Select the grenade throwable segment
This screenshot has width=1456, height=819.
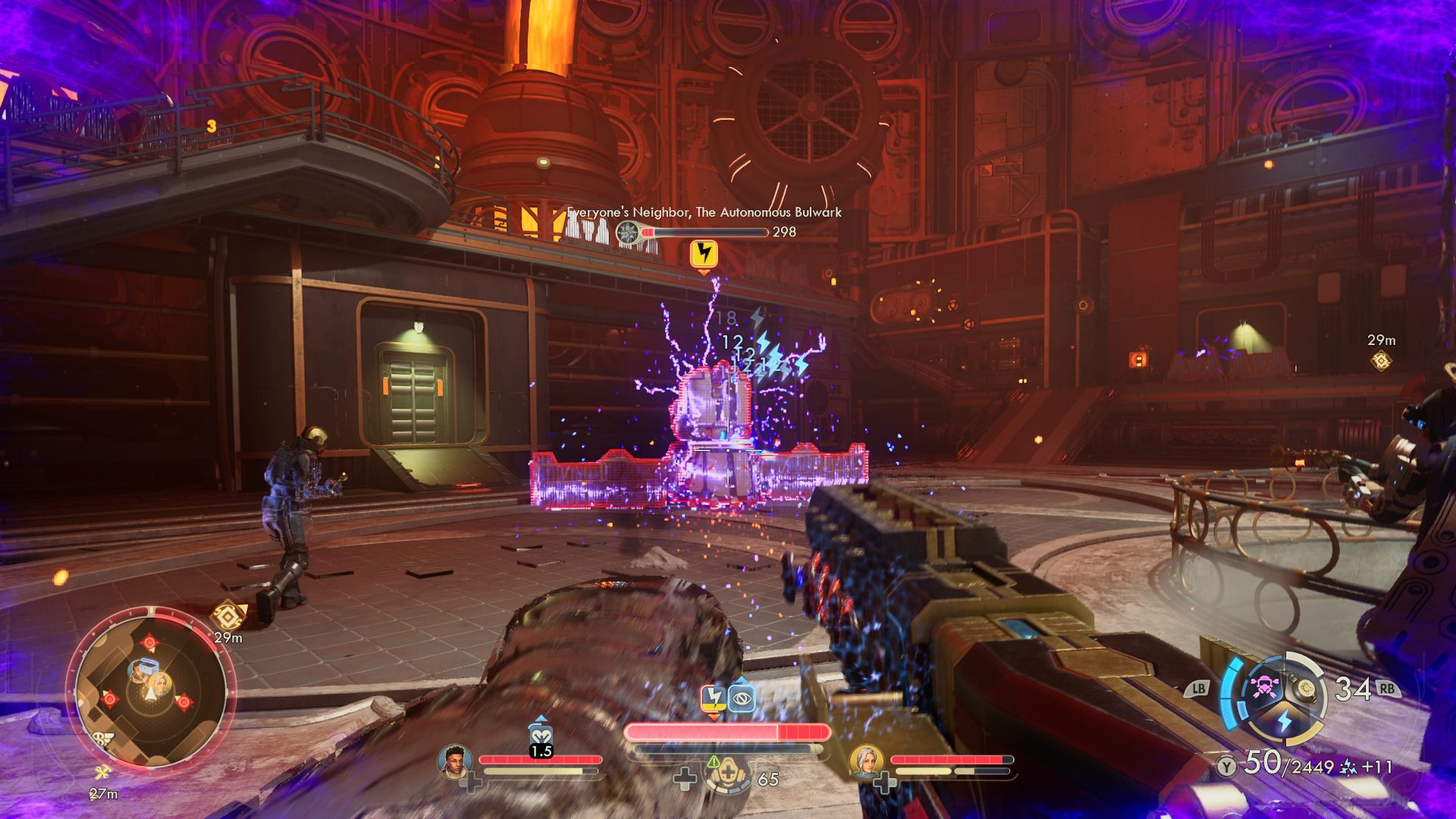click(1306, 688)
